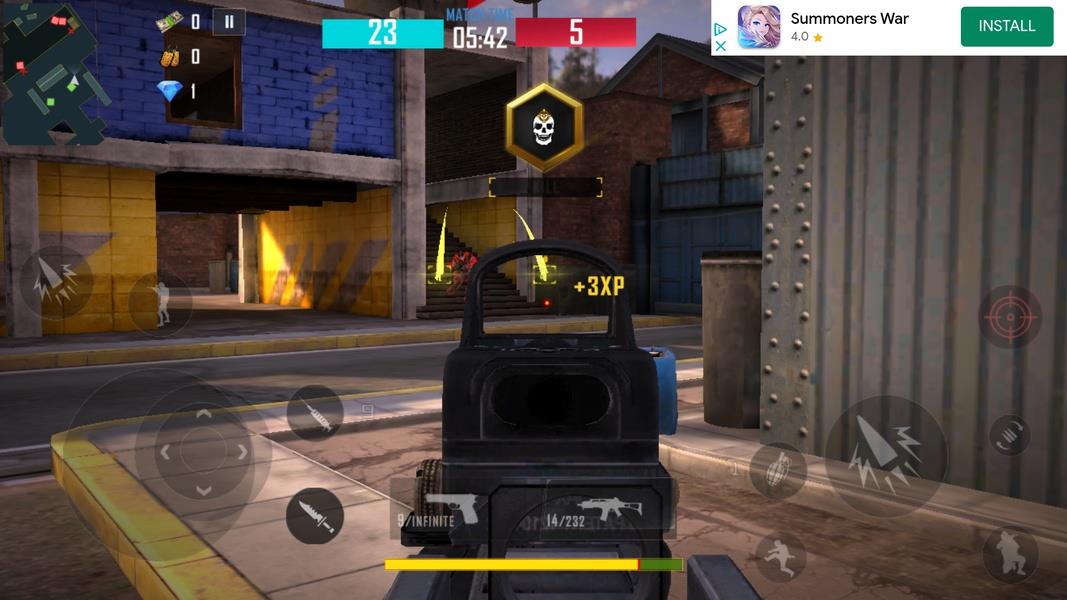
Task: Install the Summoners War ad app
Action: 1006,27
